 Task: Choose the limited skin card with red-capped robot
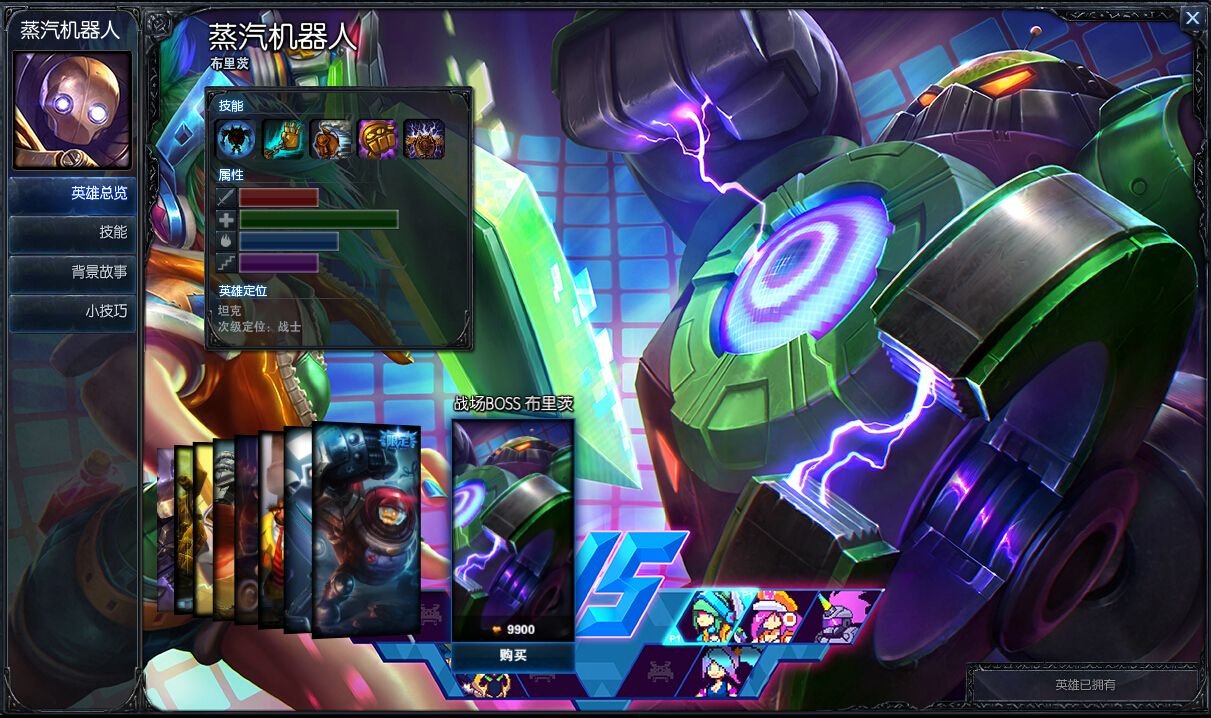click(x=366, y=528)
